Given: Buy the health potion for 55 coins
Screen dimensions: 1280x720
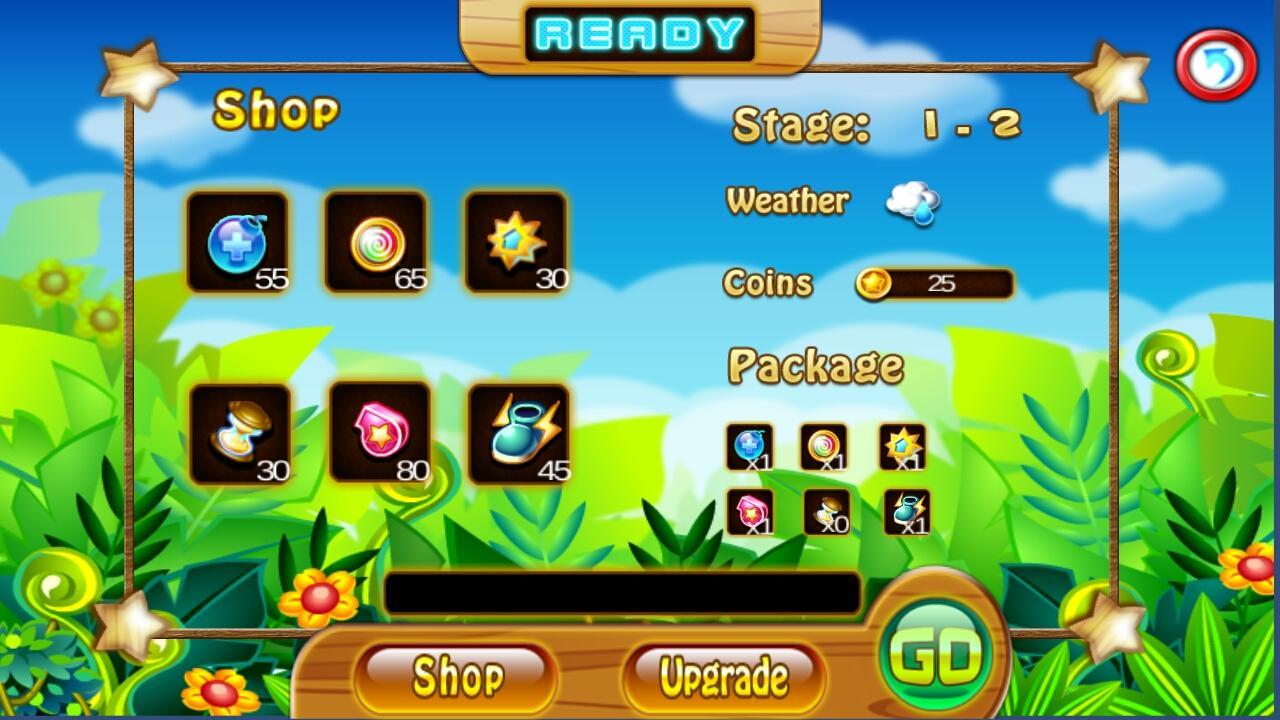Looking at the screenshot, I should click(x=237, y=241).
